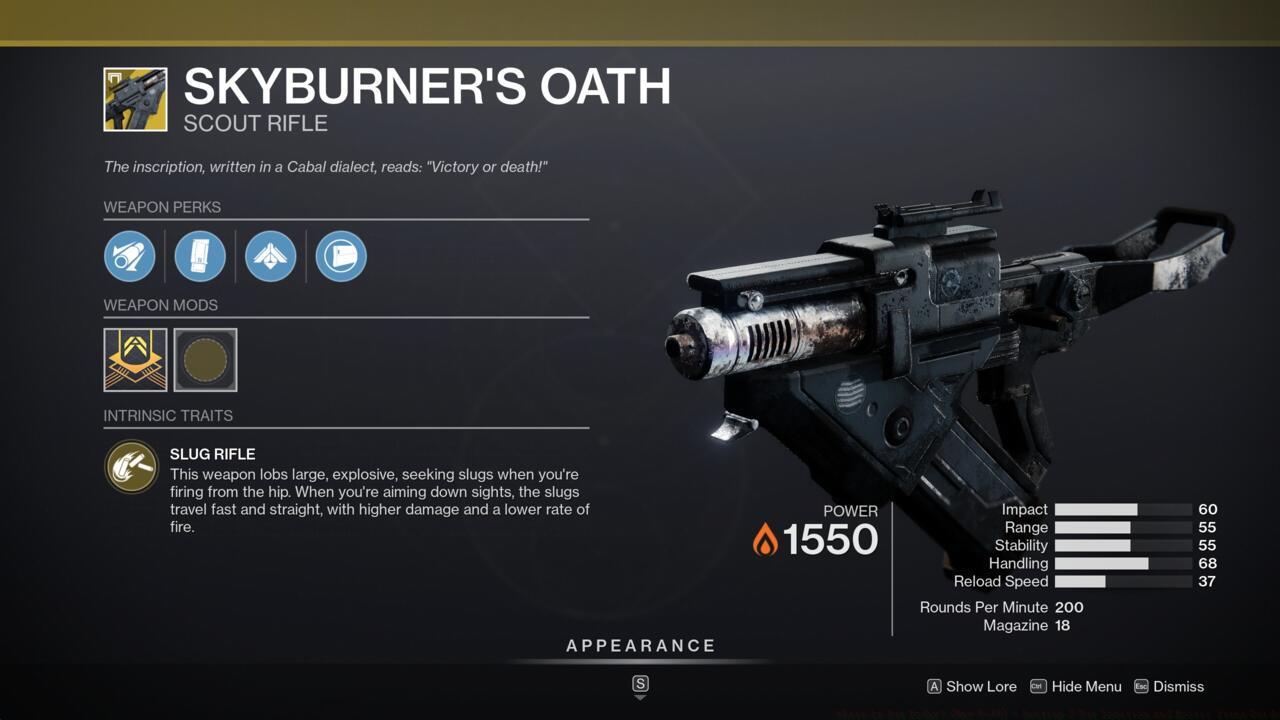The height and width of the screenshot is (720, 1280).
Task: Select the winged projectile weapon perk icon
Action: pyautogui.click(x=270, y=256)
